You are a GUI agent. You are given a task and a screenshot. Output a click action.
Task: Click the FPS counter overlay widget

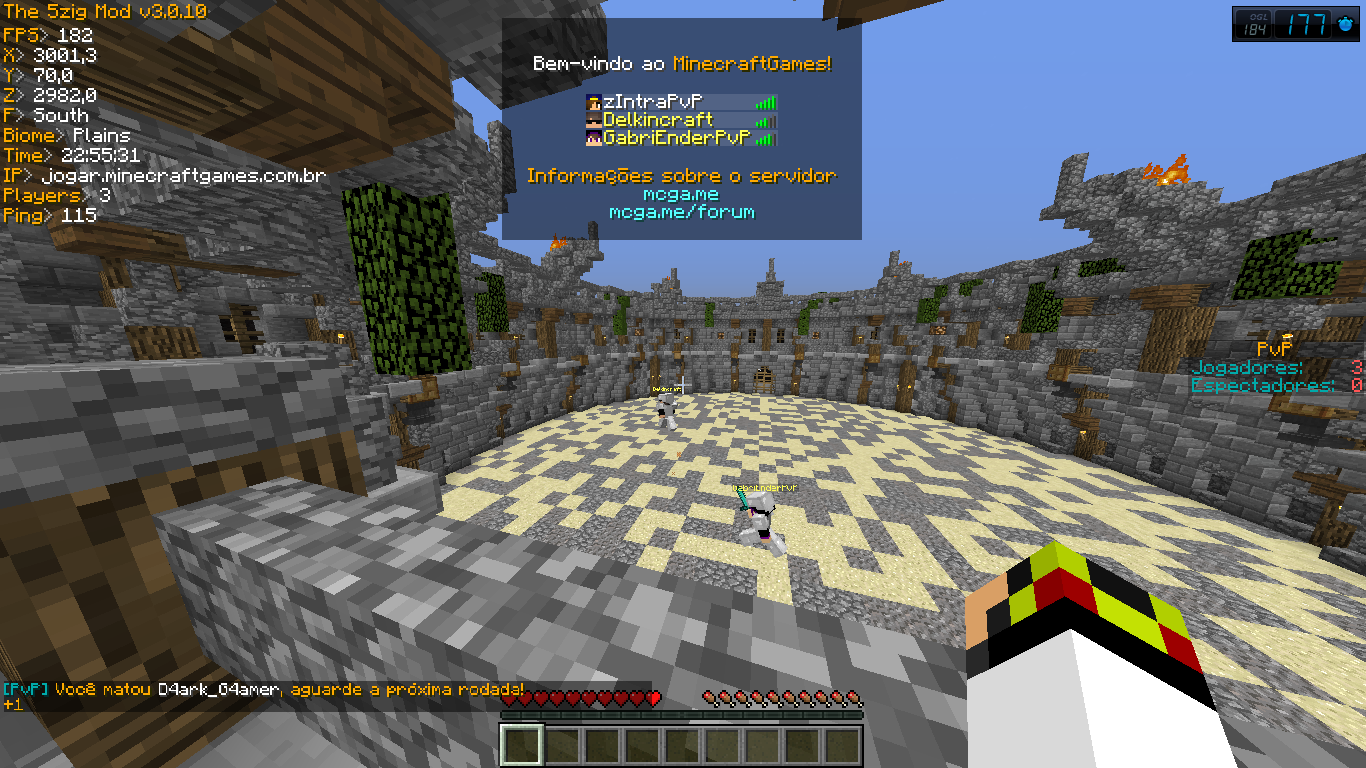tap(1296, 24)
